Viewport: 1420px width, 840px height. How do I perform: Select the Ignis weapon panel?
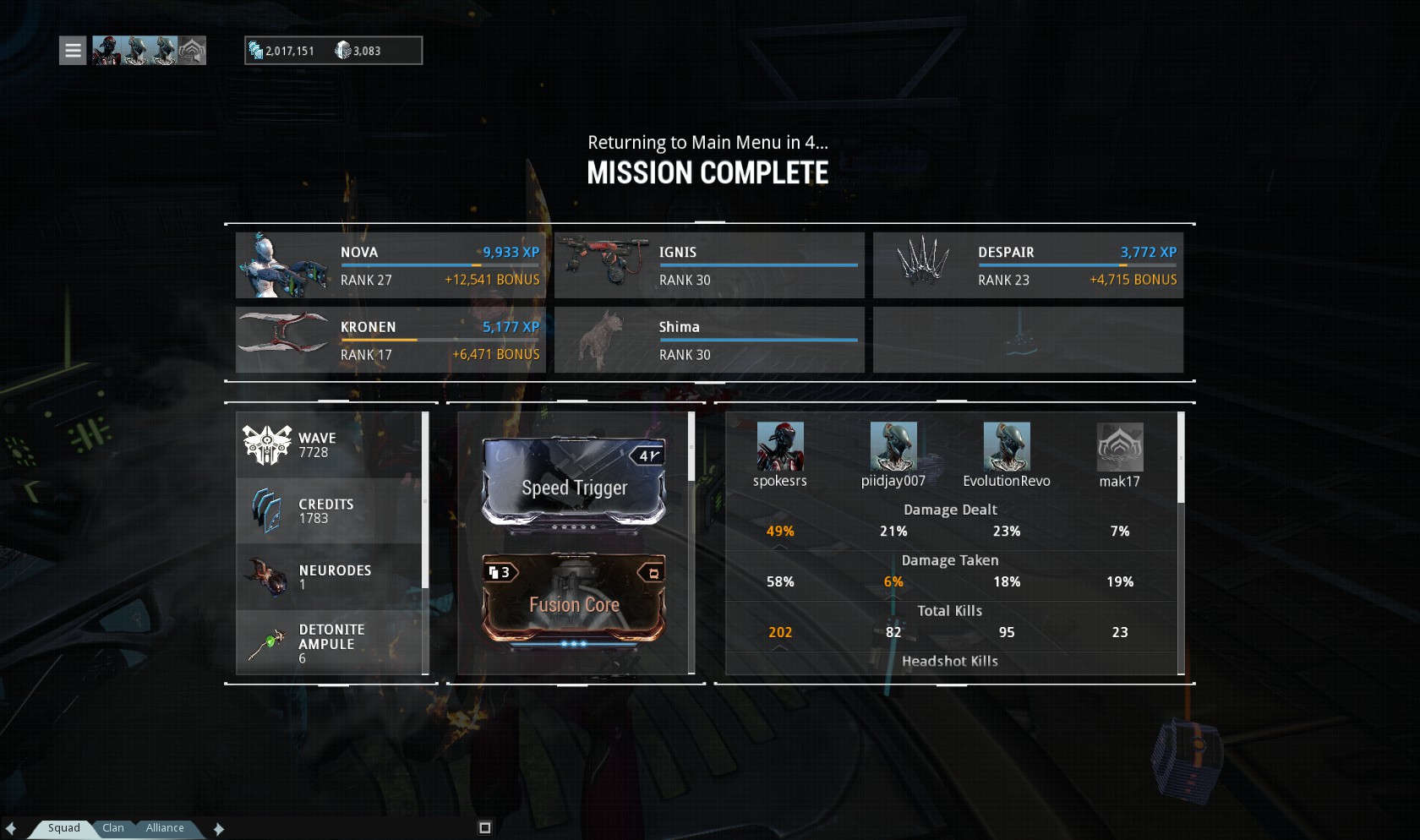click(x=708, y=265)
